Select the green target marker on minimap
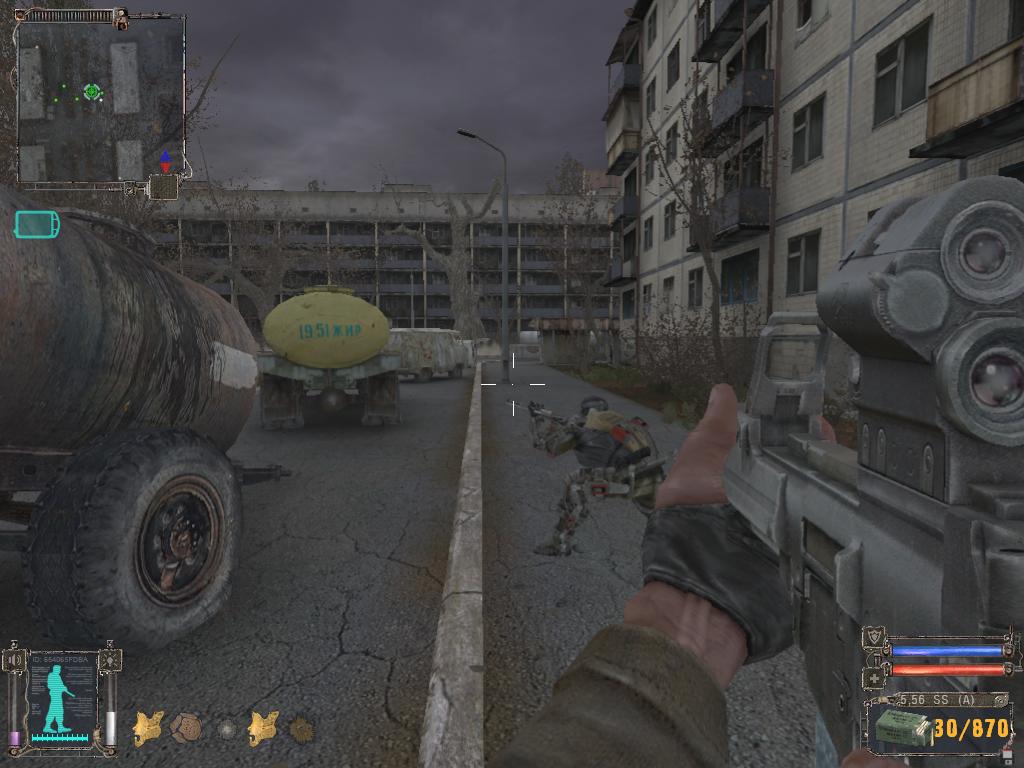 (92, 92)
